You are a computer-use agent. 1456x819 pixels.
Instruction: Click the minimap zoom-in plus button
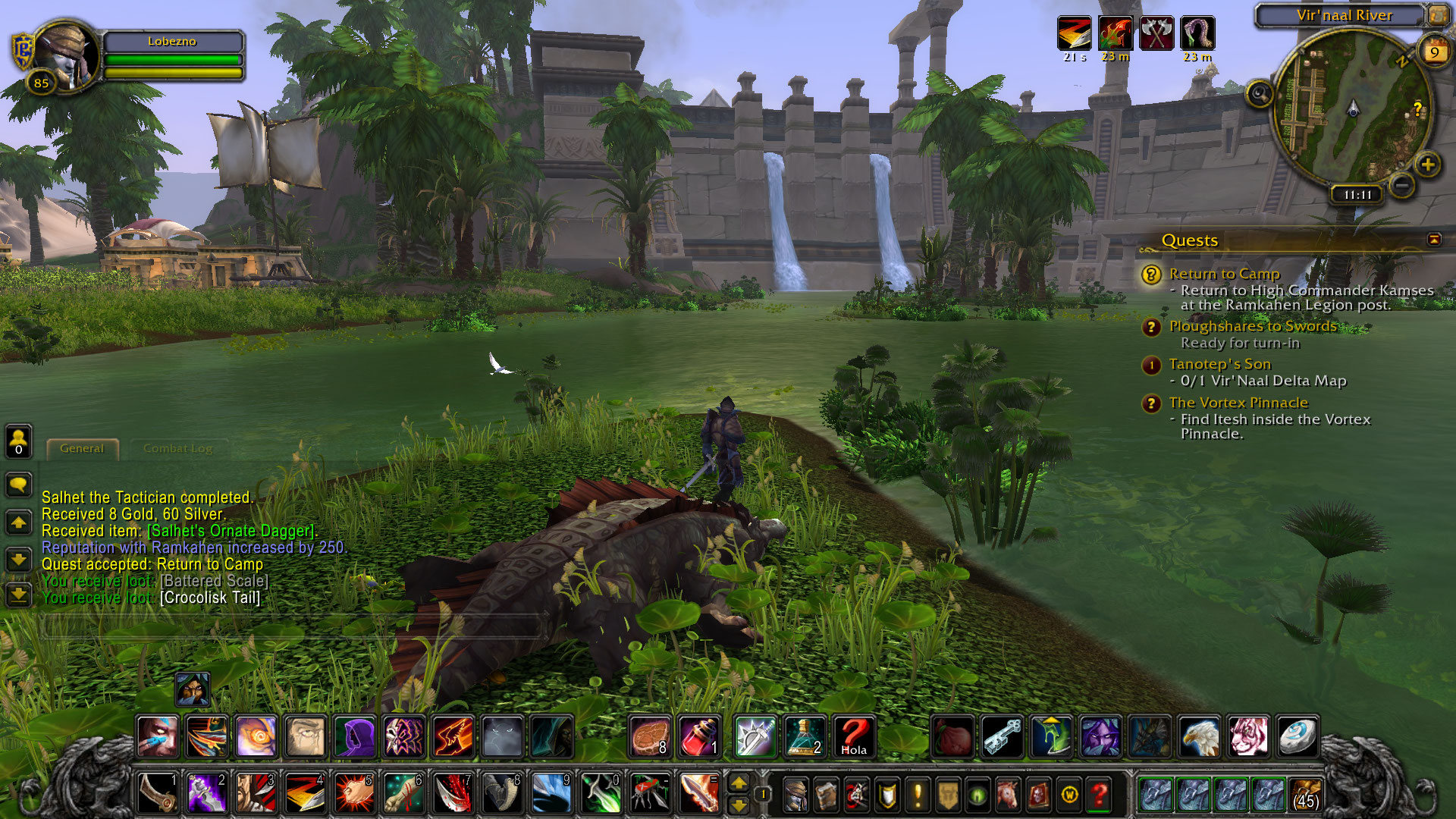pyautogui.click(x=1427, y=165)
